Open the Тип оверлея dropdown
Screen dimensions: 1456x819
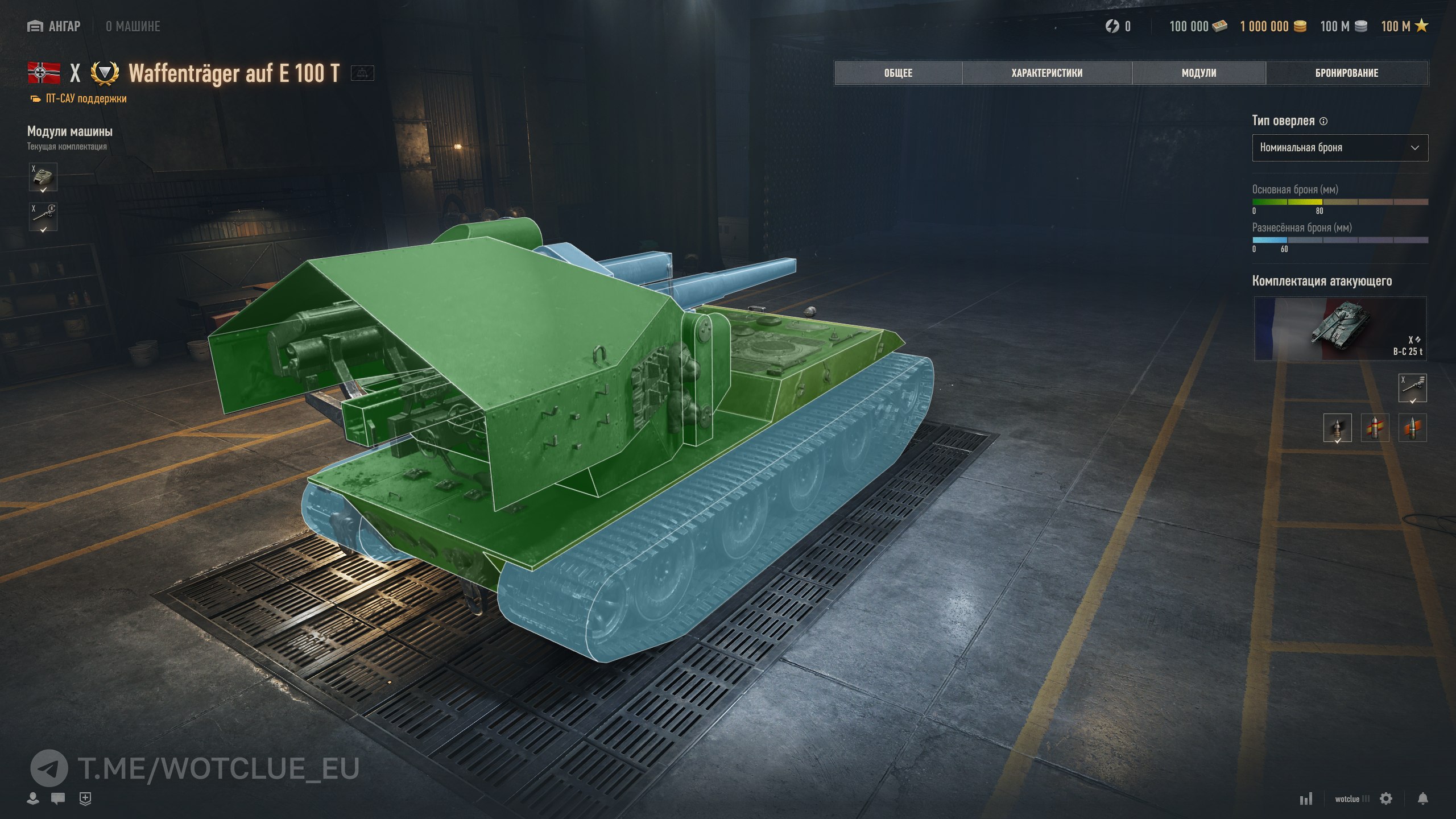1339,148
